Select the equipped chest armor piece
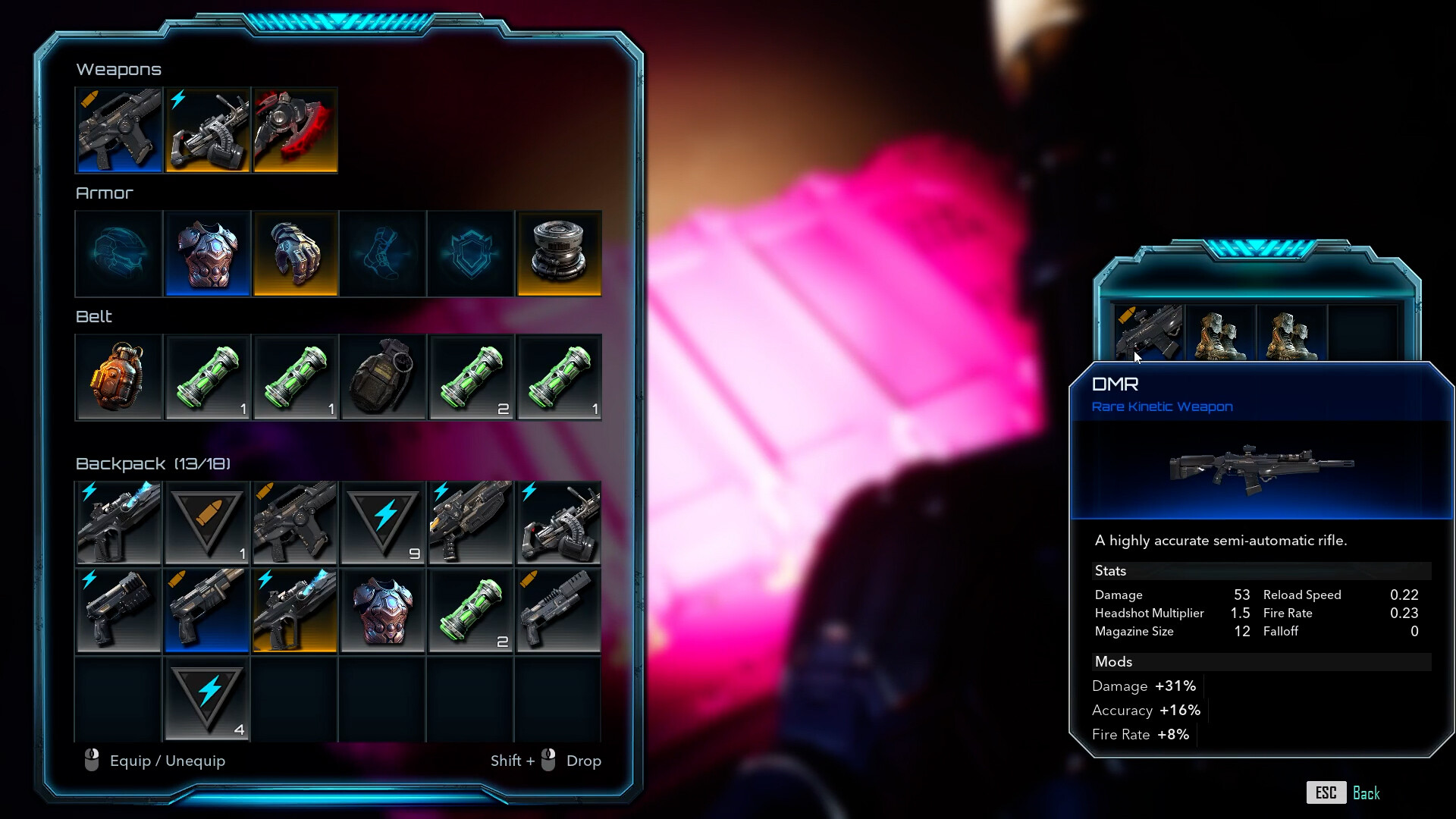 click(x=207, y=254)
